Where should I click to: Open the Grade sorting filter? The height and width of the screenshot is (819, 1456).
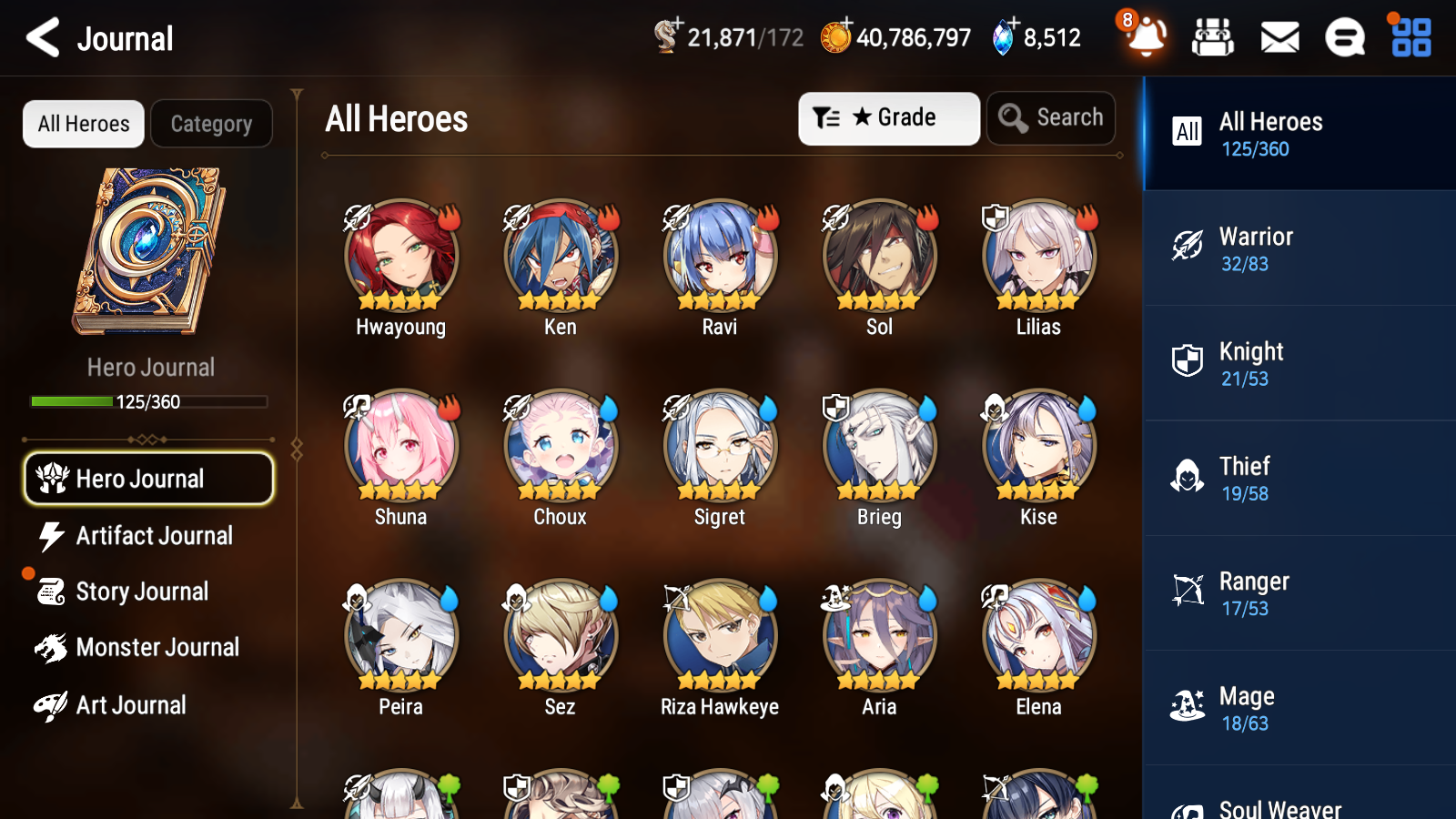click(887, 117)
